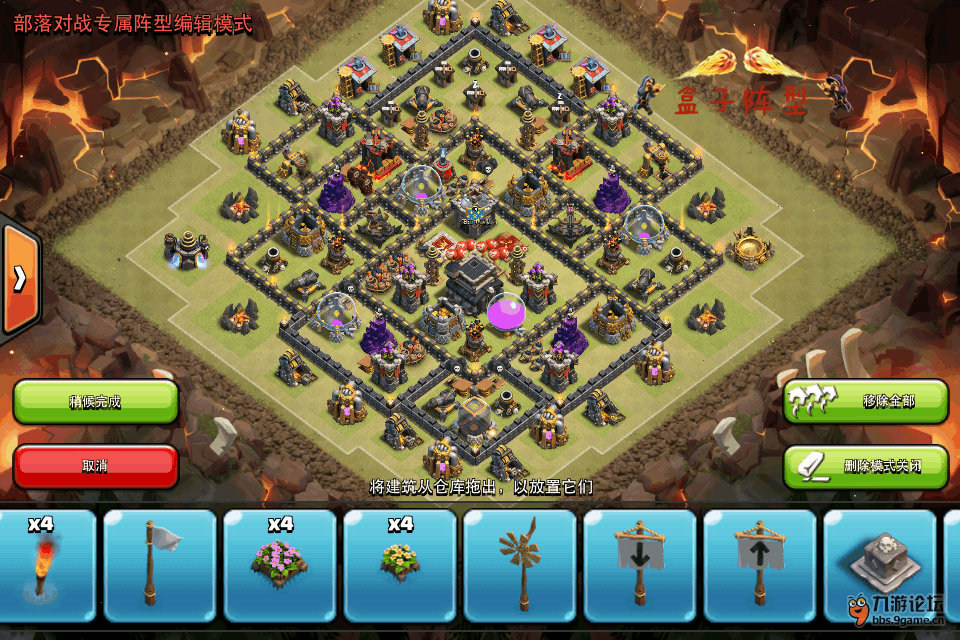Cancel with the red 取消 button
Viewport: 960px width, 640px height.
coord(95,466)
